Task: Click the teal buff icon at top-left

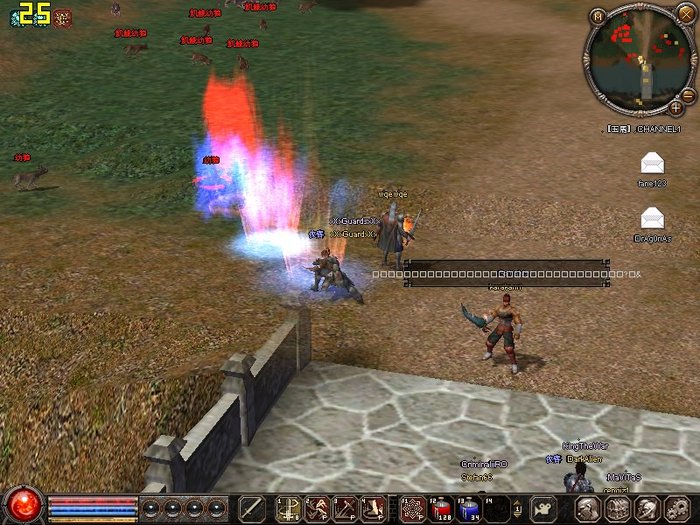Action: [x=14, y=18]
